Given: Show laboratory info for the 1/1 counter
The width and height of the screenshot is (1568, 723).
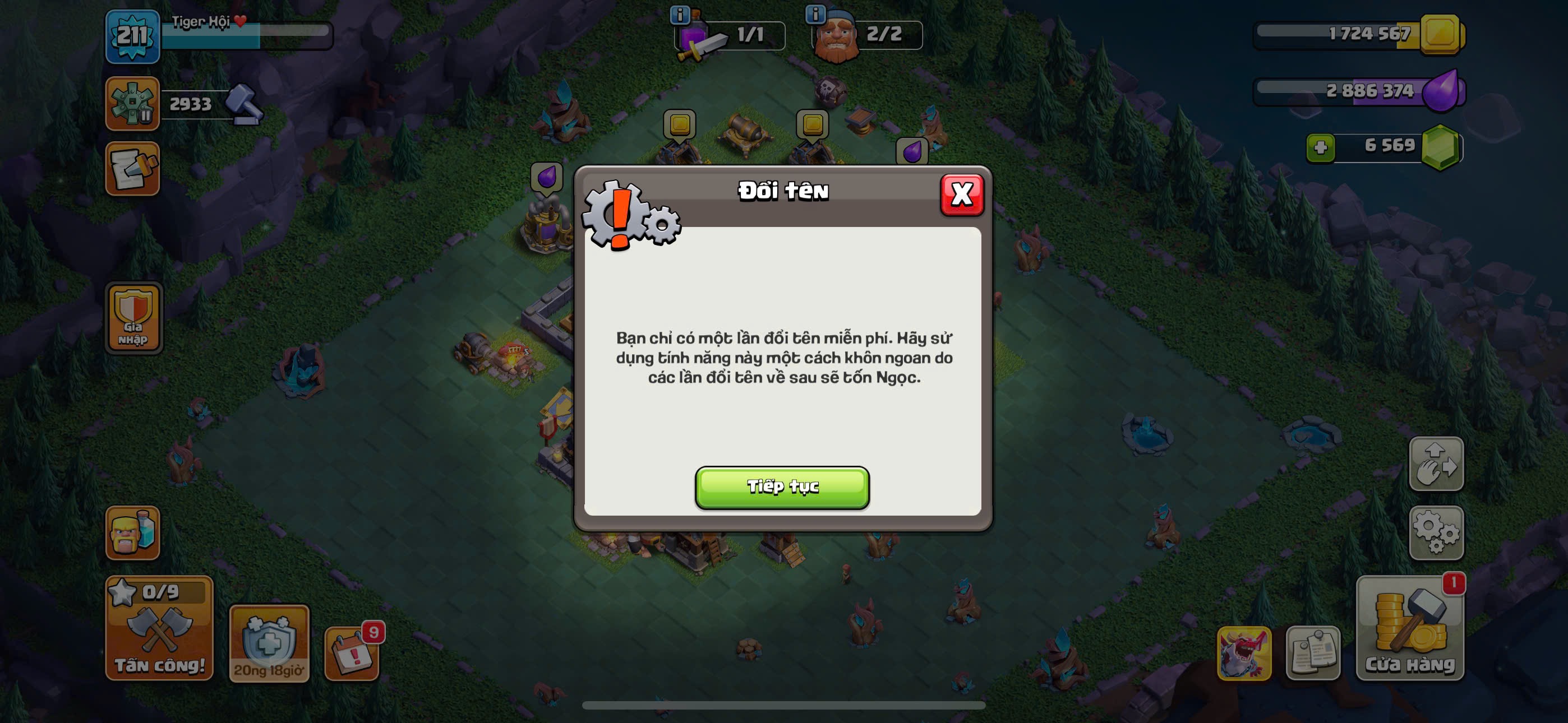Looking at the screenshot, I should tap(679, 13).
